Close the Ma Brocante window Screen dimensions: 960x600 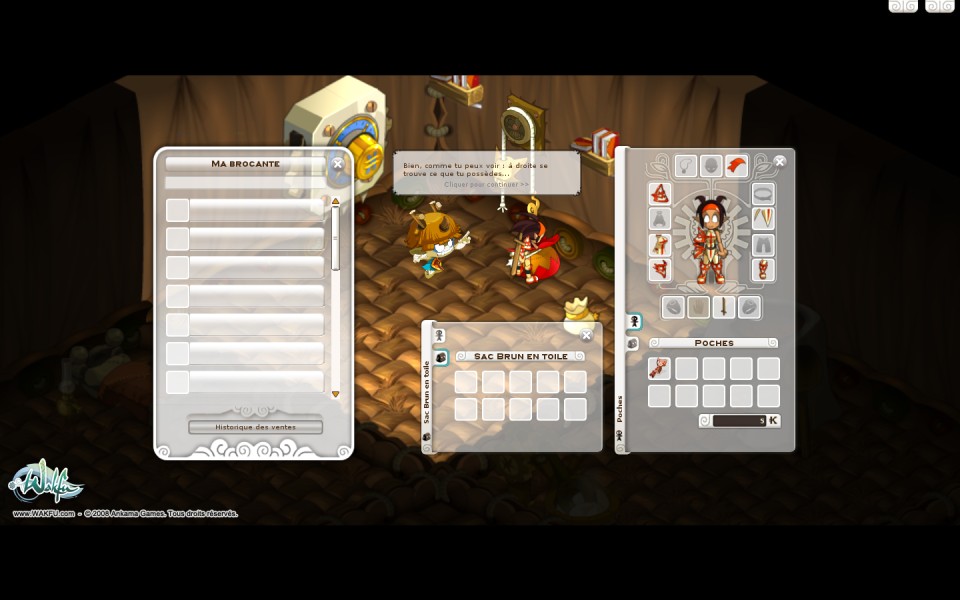tap(338, 163)
